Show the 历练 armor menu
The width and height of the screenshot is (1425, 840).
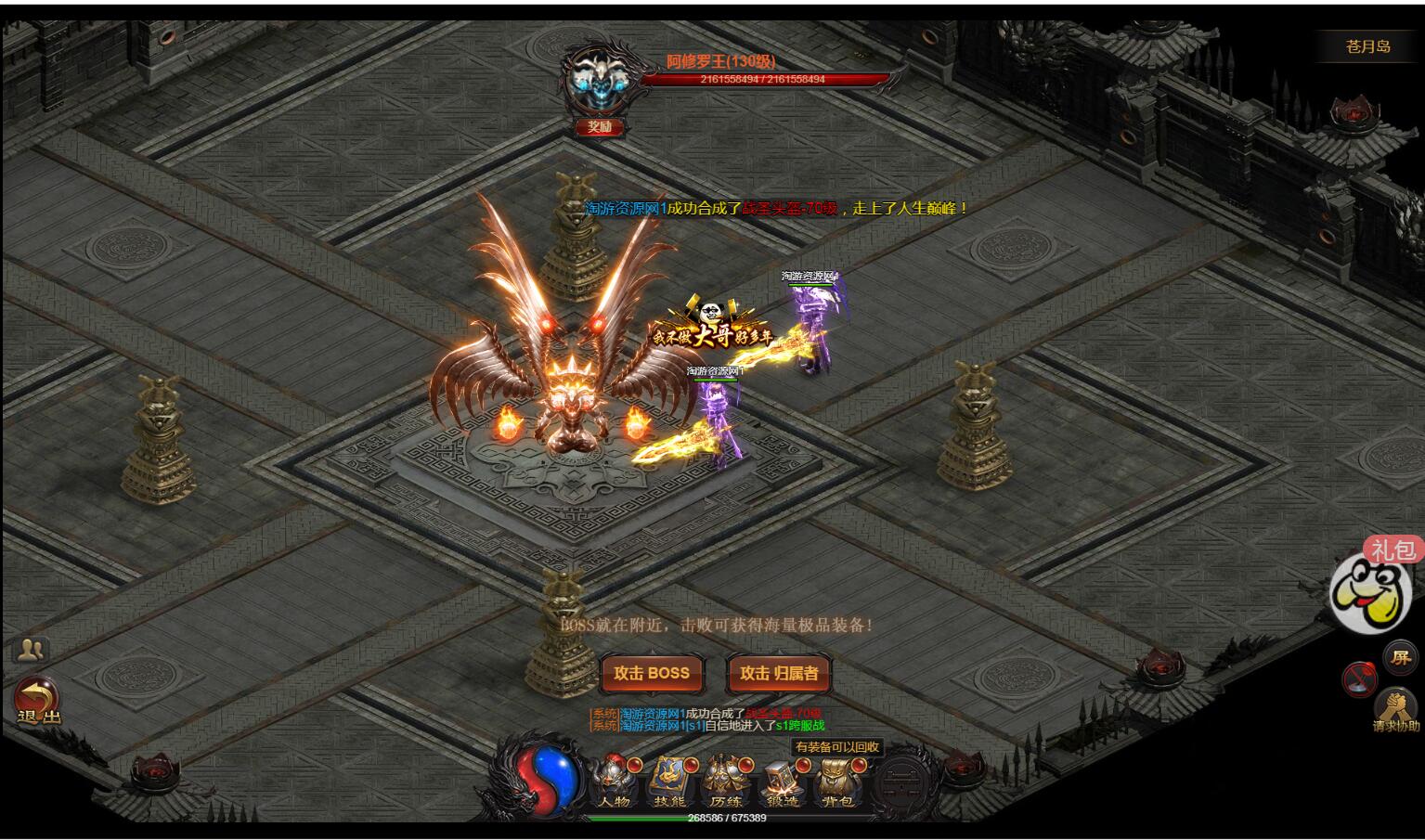[726, 782]
